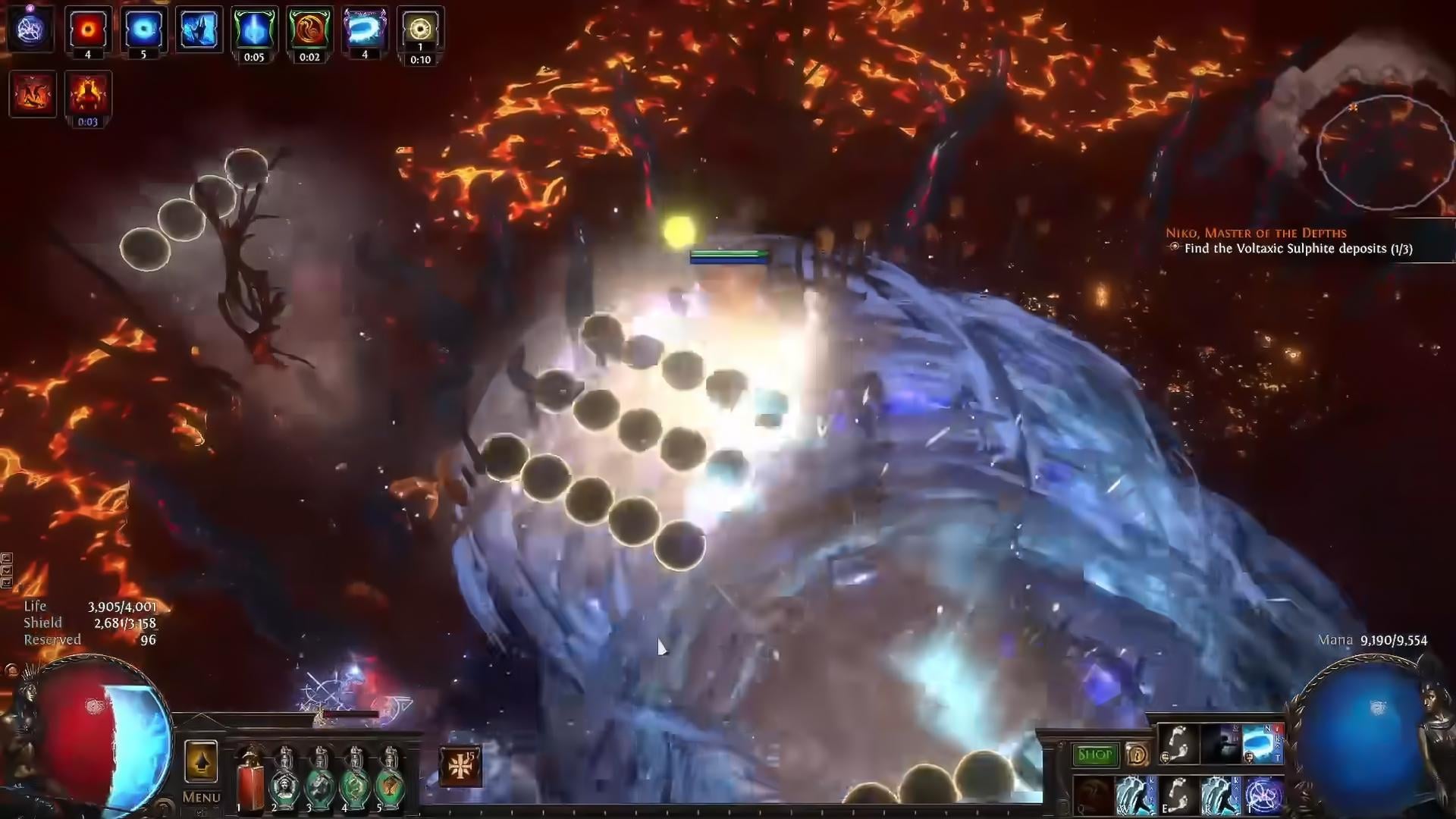Use the green flask numbered 5
The height and width of the screenshot is (819, 1456).
click(389, 781)
